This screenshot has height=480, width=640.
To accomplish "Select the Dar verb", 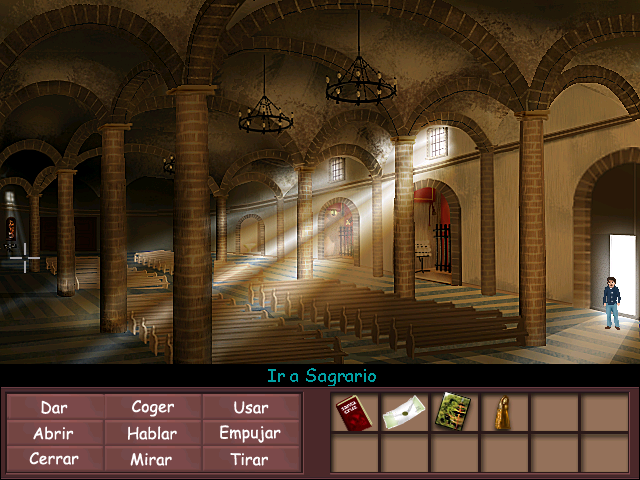I will coord(54,407).
